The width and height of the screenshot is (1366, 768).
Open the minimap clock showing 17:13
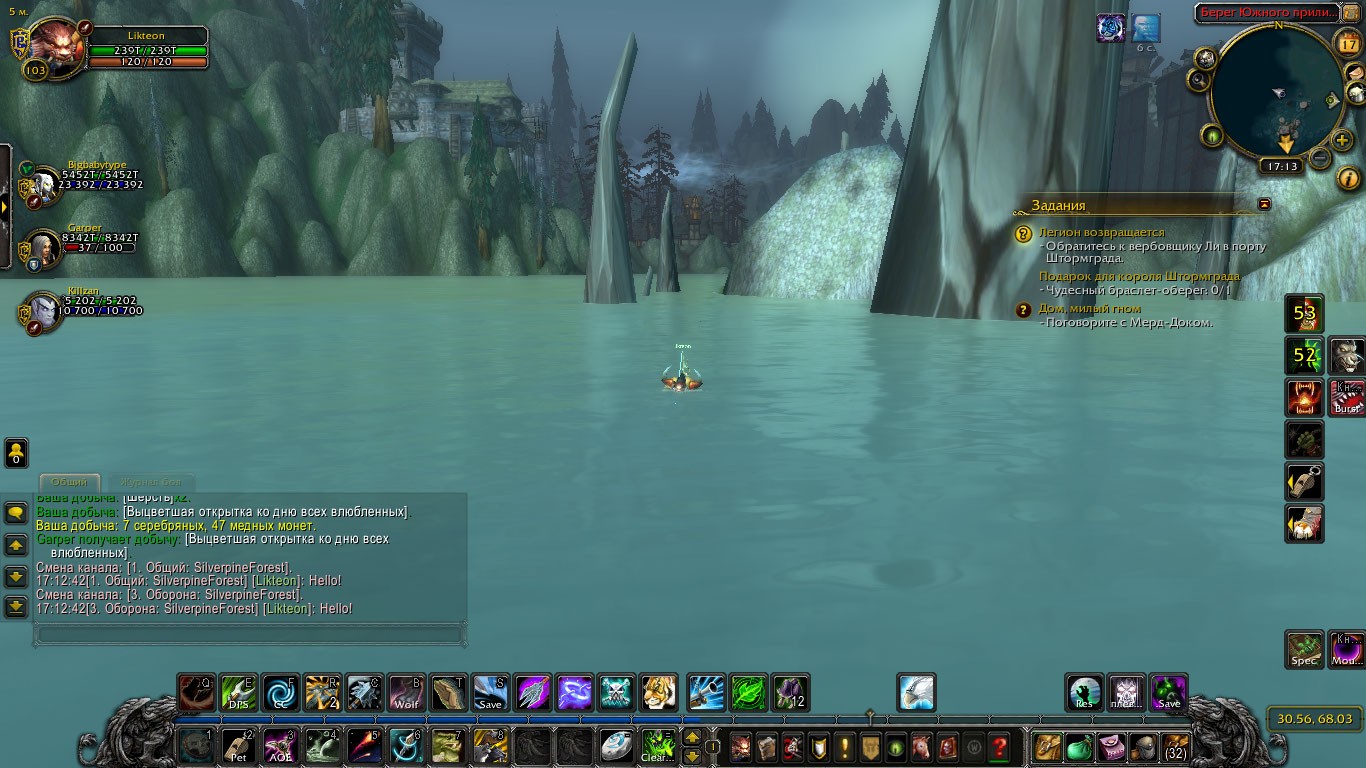[1280, 167]
